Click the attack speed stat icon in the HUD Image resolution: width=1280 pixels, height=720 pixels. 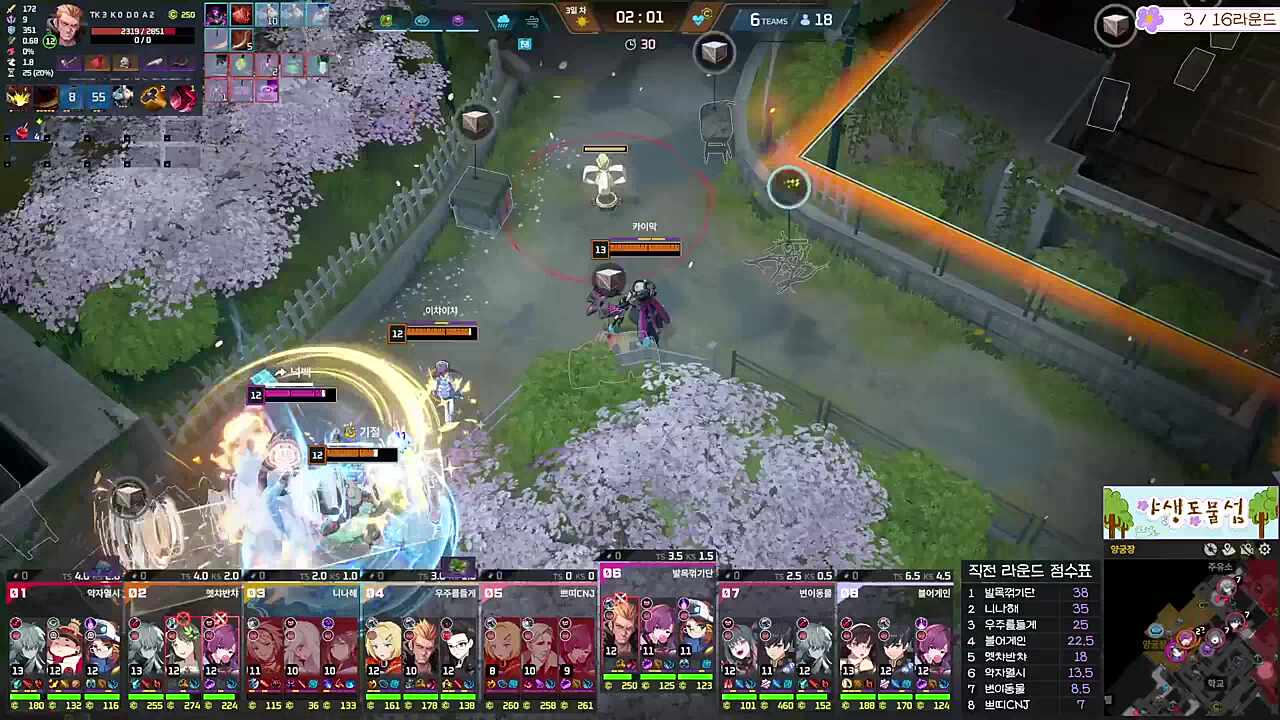[x=11, y=40]
